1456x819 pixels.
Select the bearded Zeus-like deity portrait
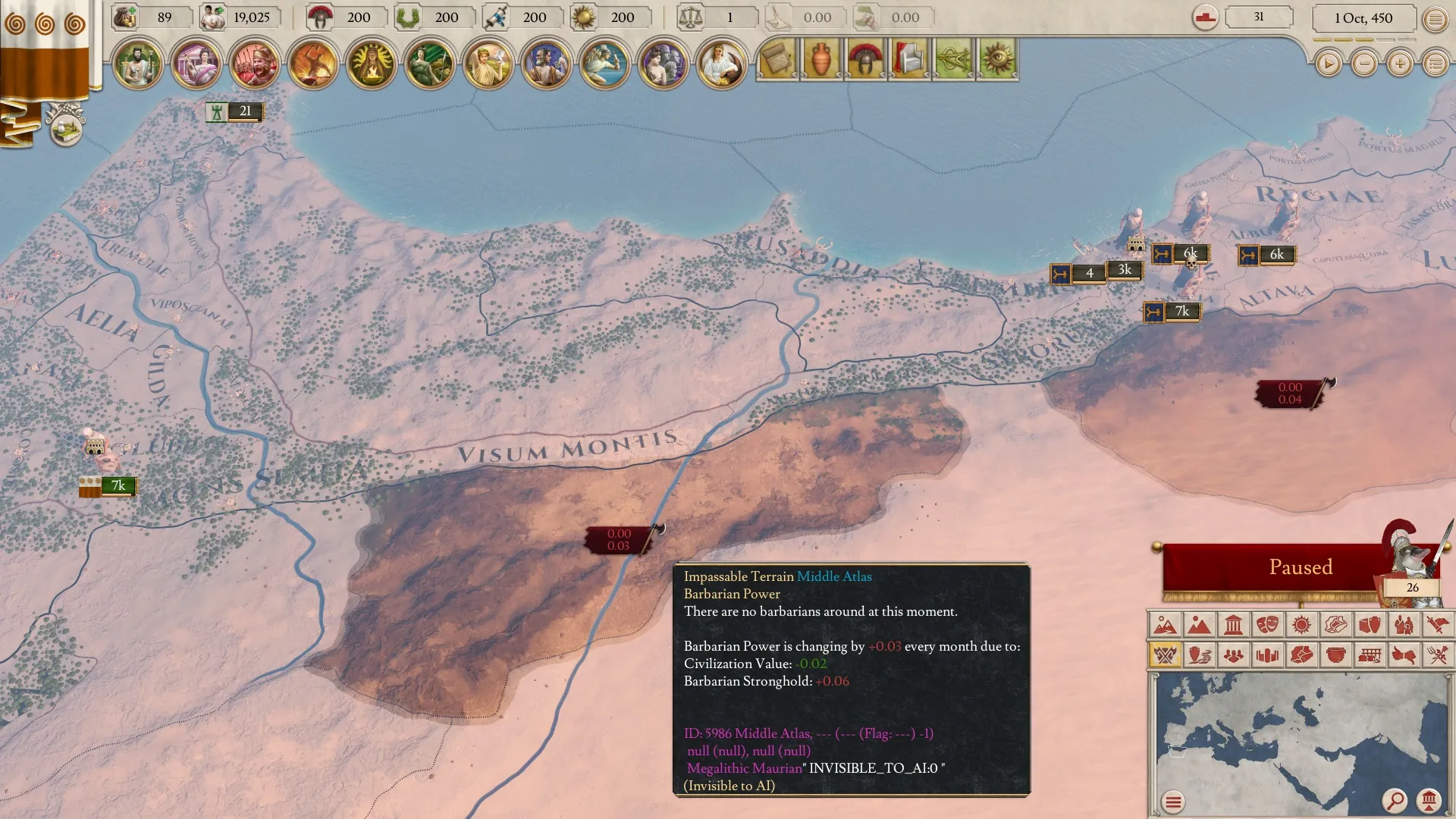pyautogui.click(x=137, y=64)
